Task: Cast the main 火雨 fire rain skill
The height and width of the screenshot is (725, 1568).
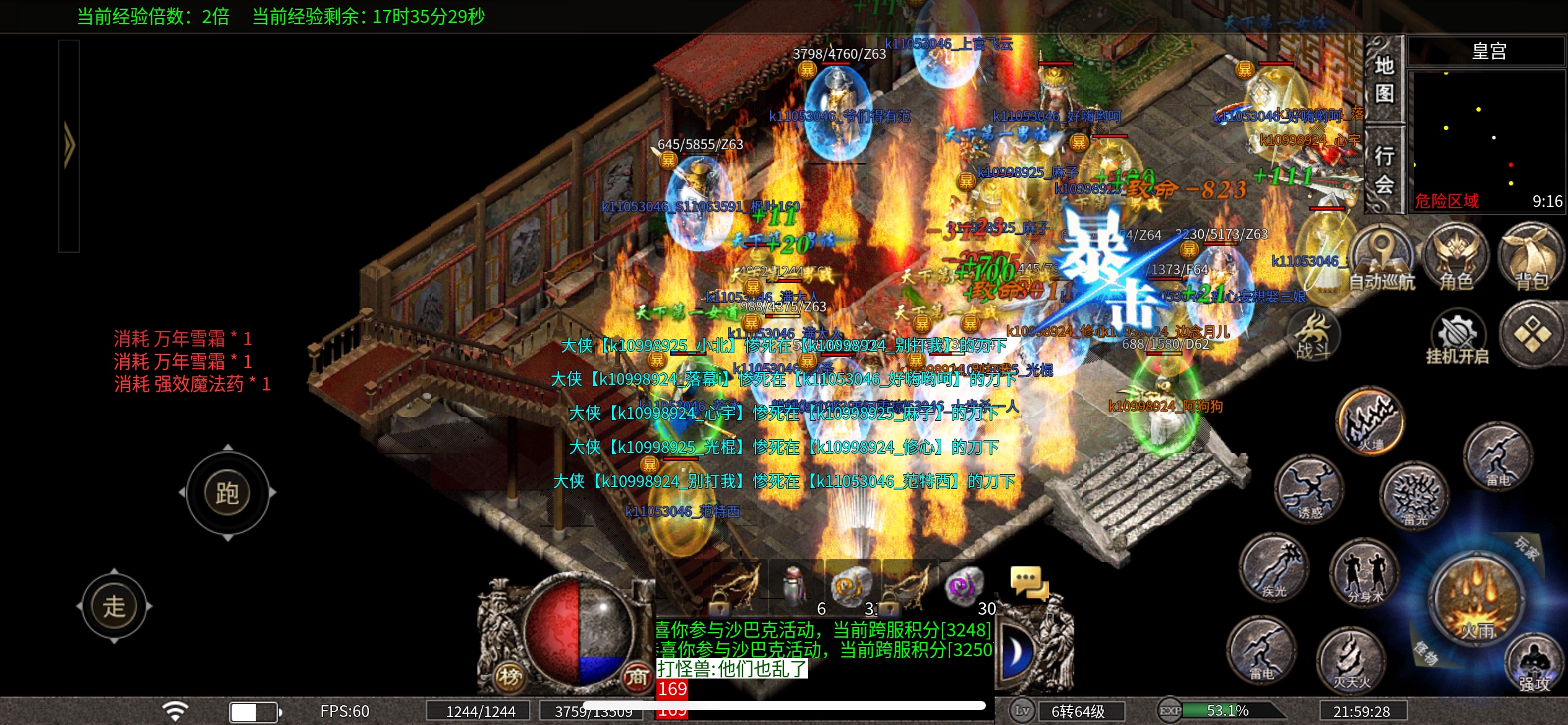Action: (1478, 600)
